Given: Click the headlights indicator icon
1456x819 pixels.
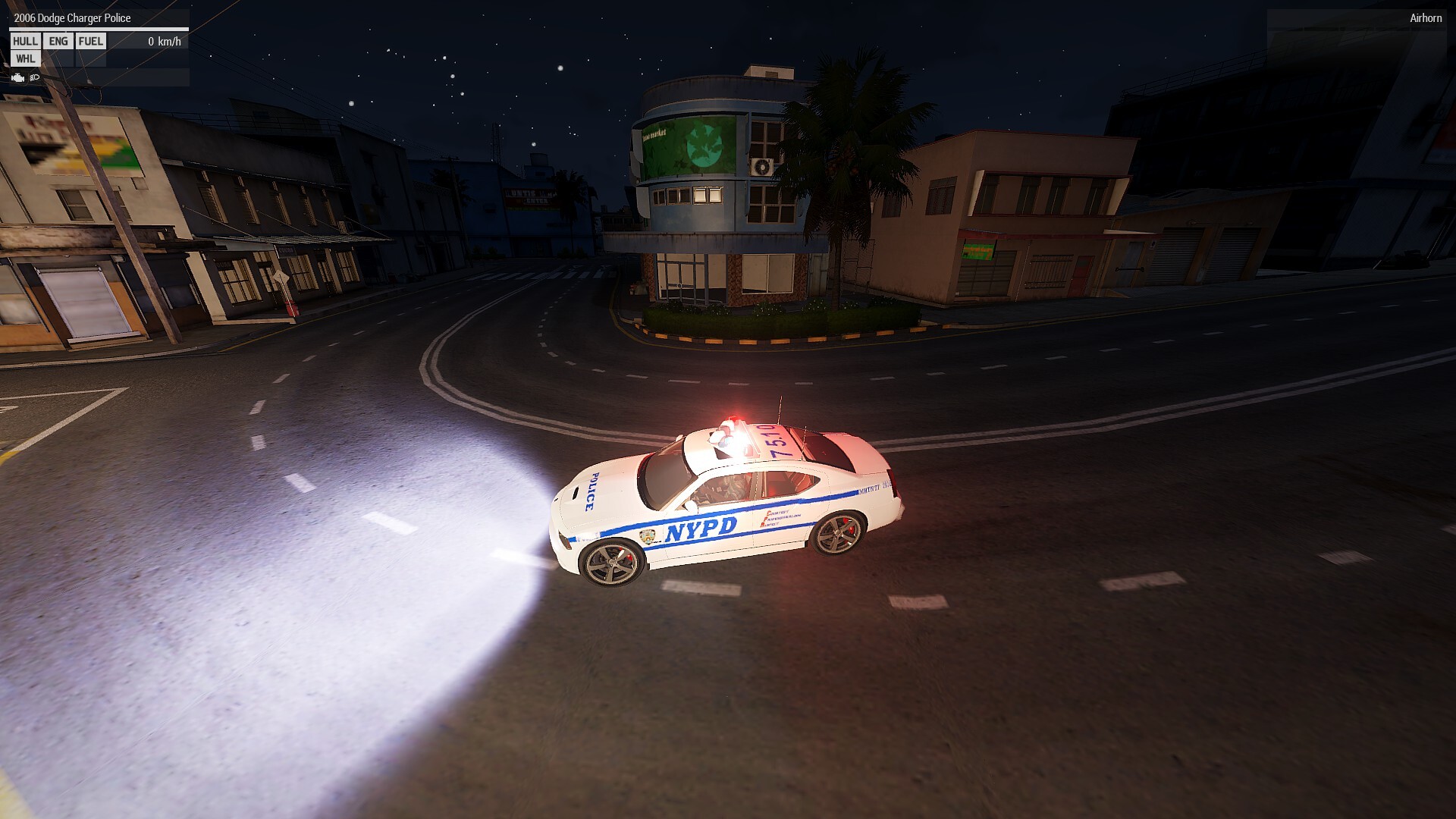Looking at the screenshot, I should [x=34, y=77].
